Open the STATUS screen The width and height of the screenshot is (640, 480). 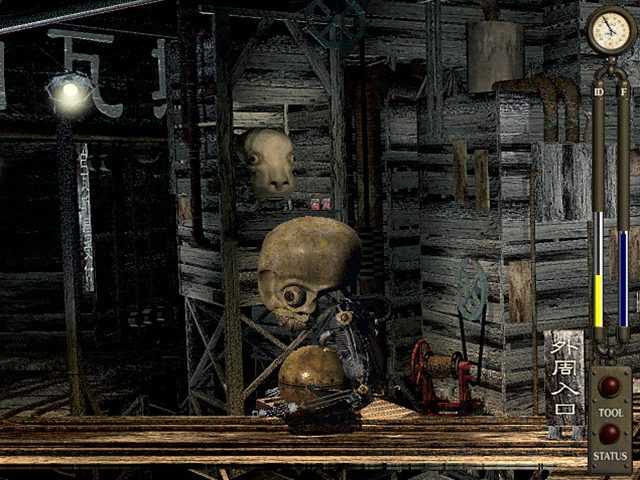coord(609,434)
